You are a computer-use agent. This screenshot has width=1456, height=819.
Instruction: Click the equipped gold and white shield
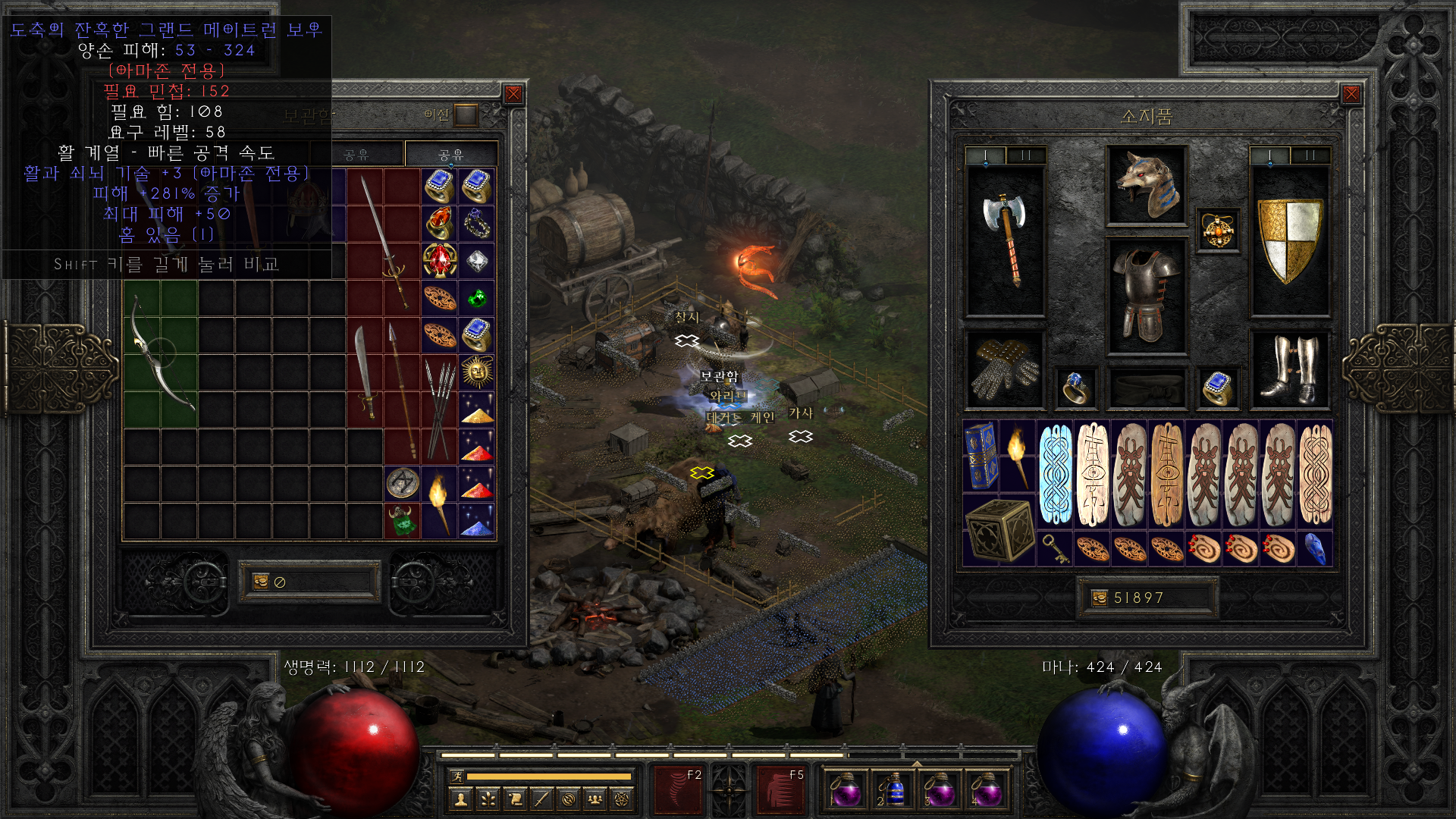pos(1289,240)
